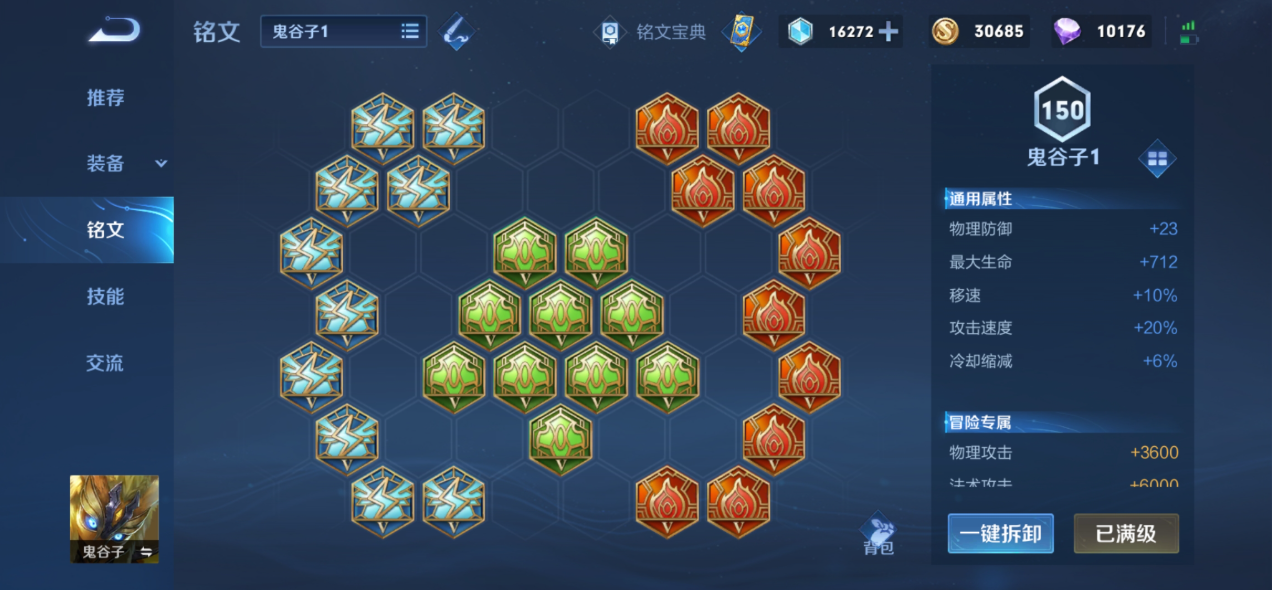Click the rename pen icon
Screen dimensions: 1272x590
click(459, 31)
